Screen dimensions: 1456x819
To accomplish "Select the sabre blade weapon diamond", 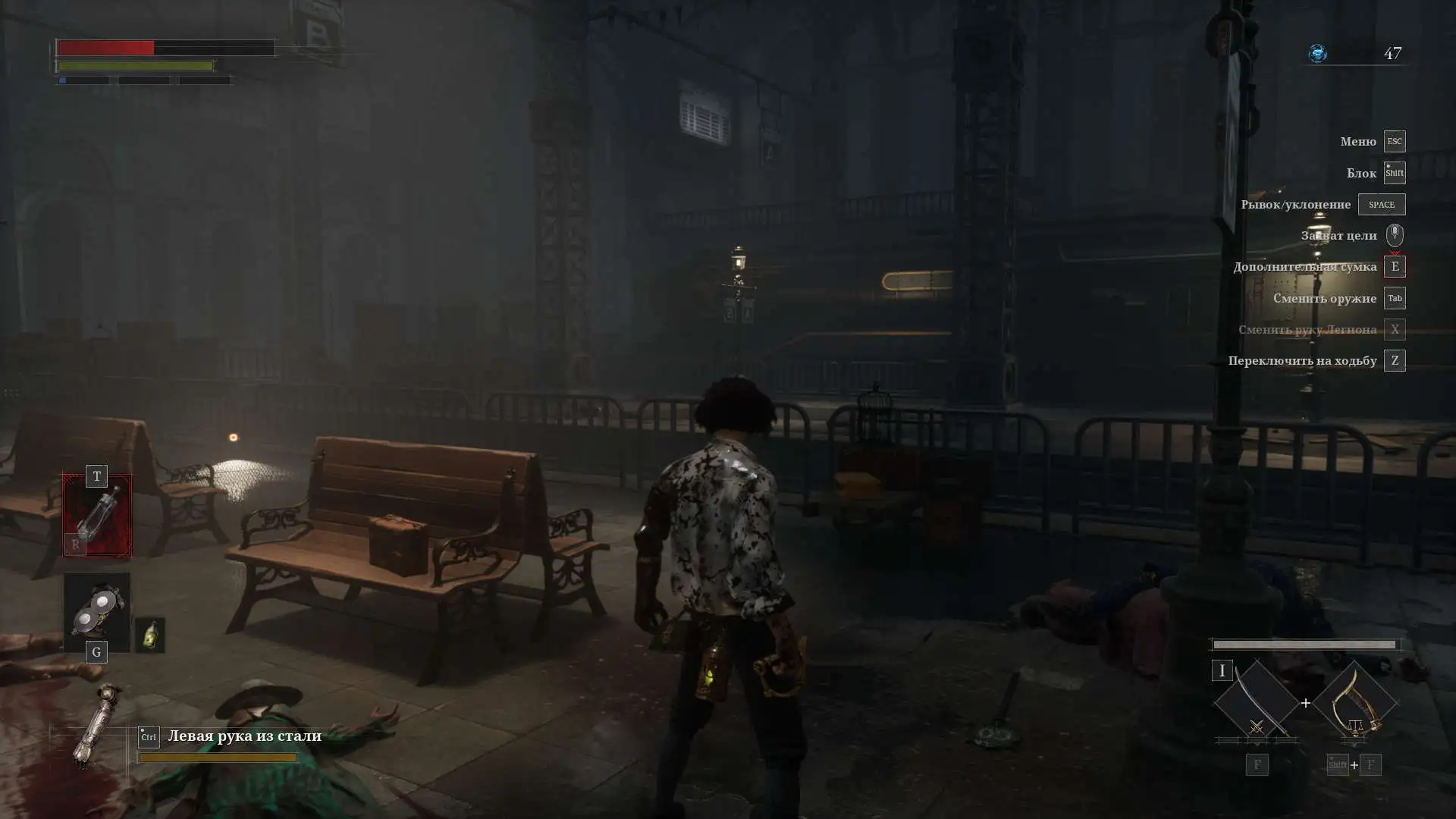I will (x=1257, y=702).
